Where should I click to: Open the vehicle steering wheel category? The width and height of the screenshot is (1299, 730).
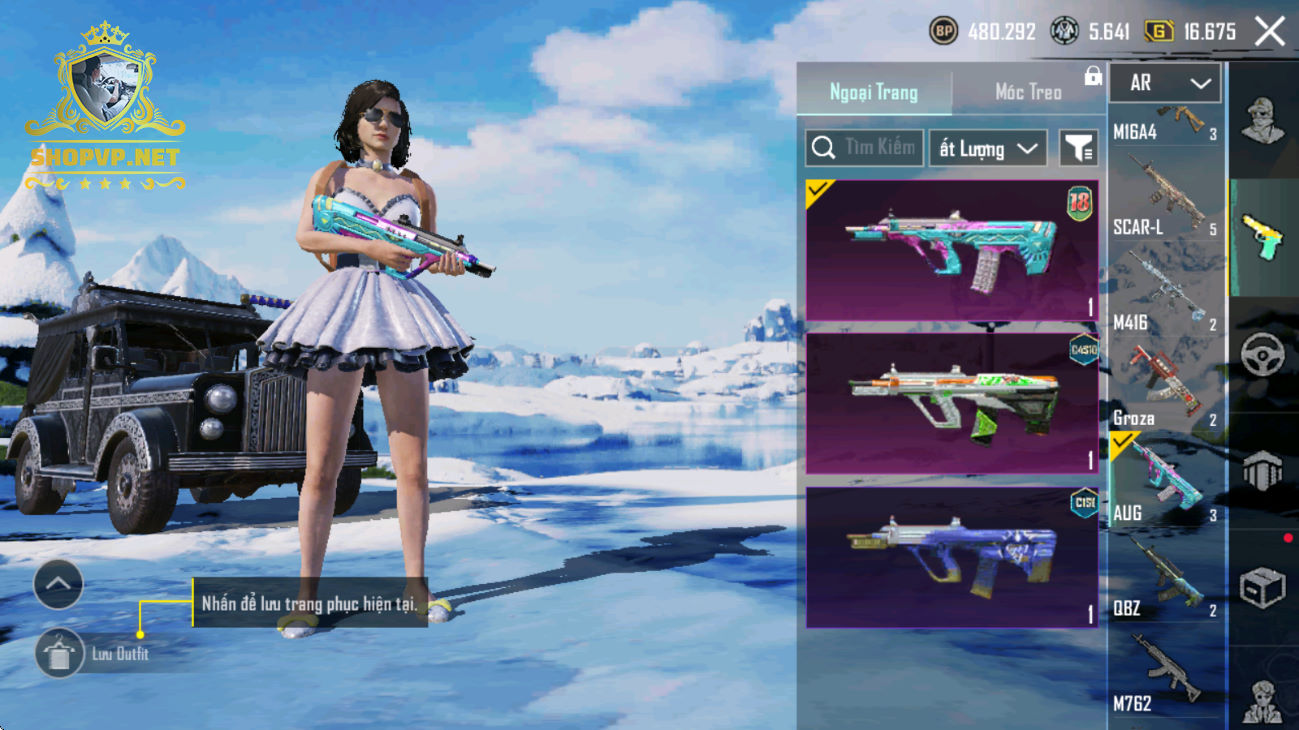tap(1262, 354)
